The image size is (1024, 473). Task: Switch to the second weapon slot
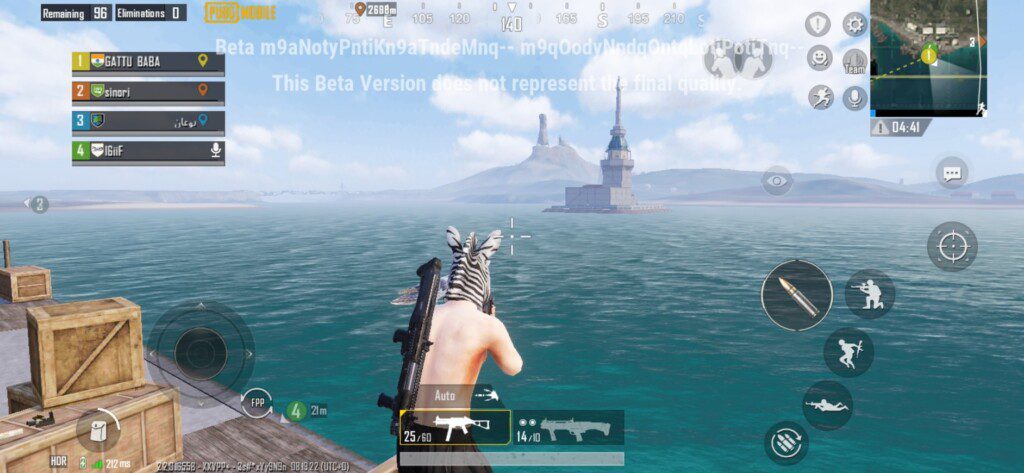pos(569,427)
